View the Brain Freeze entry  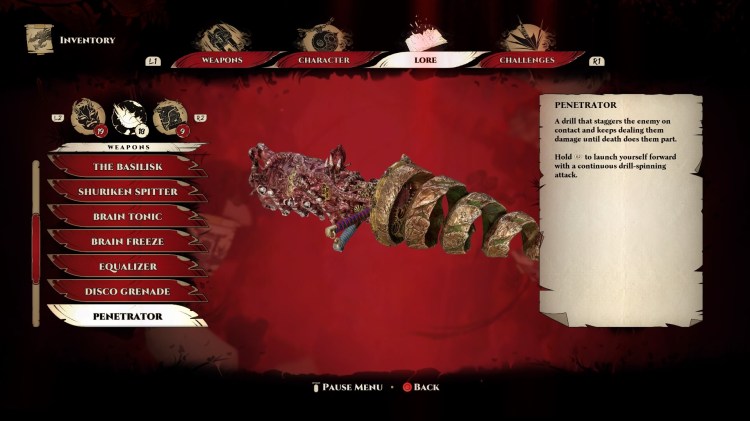click(128, 242)
